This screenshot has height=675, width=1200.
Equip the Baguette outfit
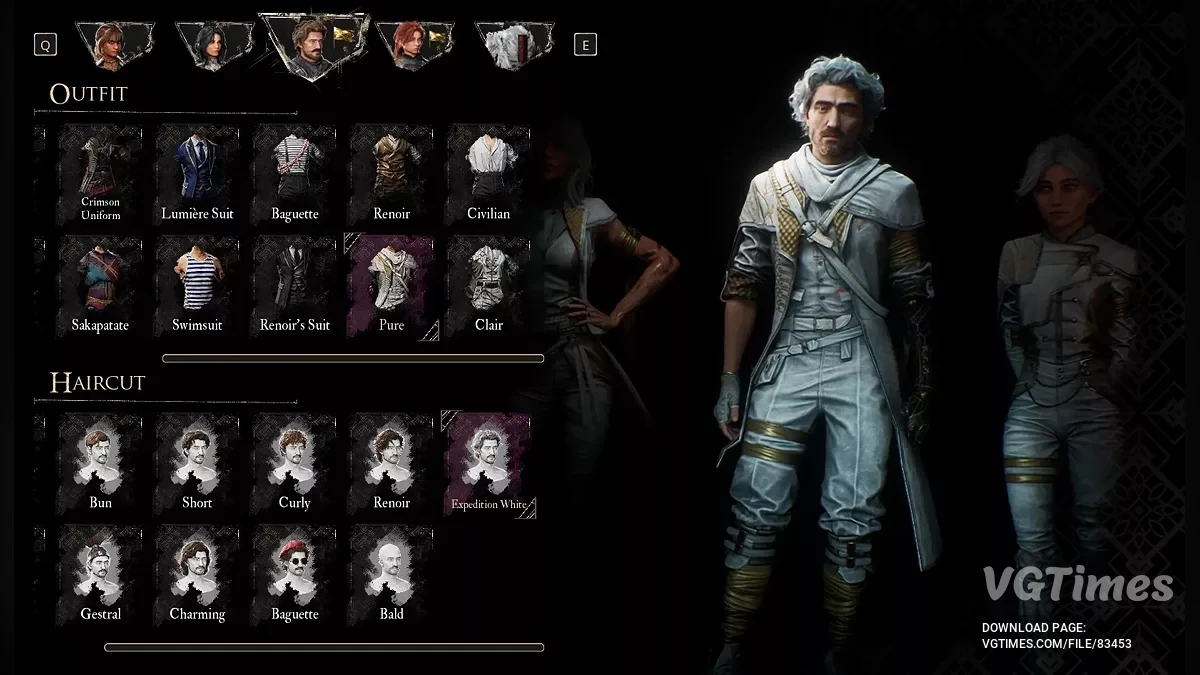[x=295, y=174]
